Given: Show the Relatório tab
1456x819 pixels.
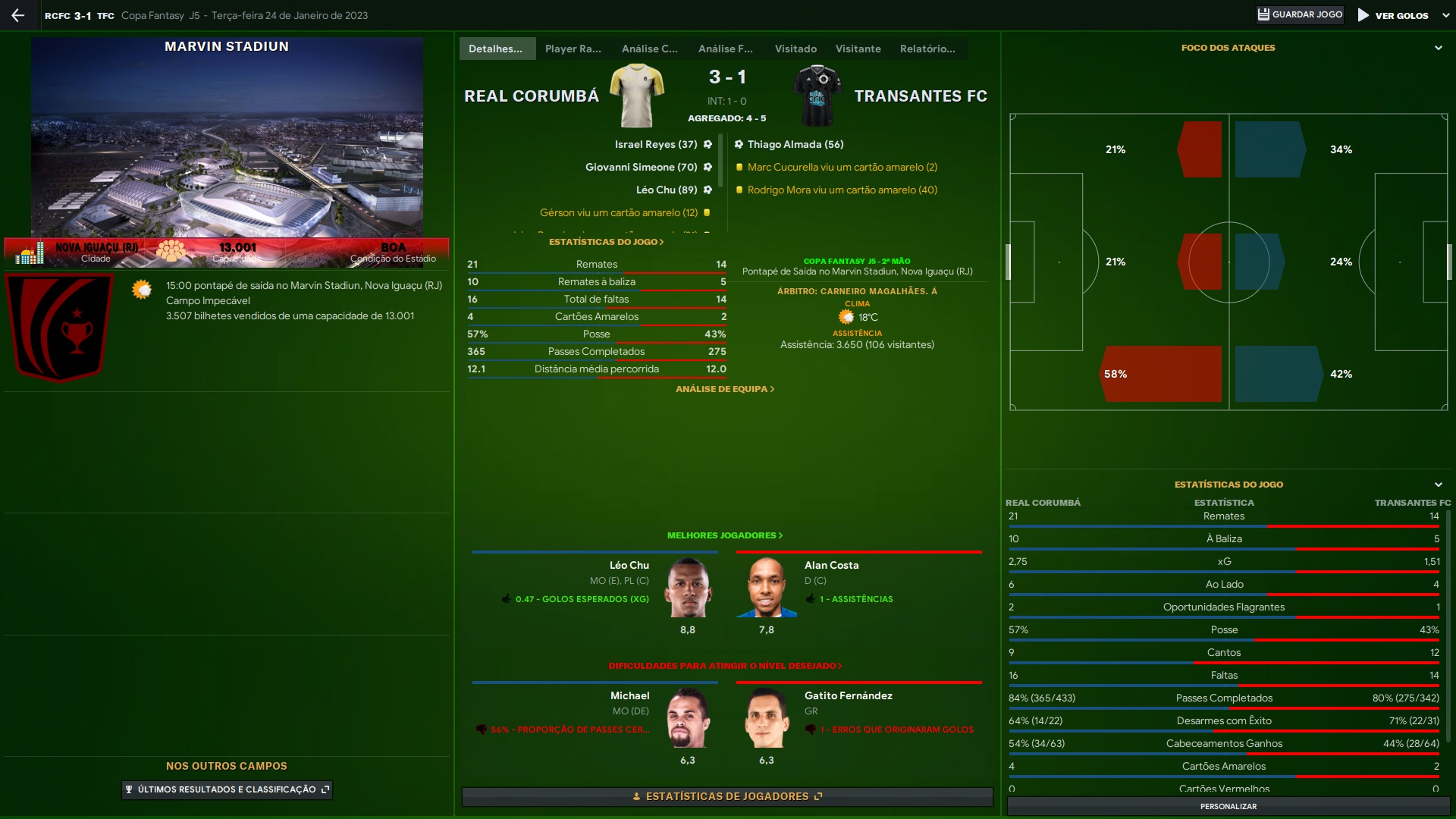Looking at the screenshot, I should click(927, 49).
